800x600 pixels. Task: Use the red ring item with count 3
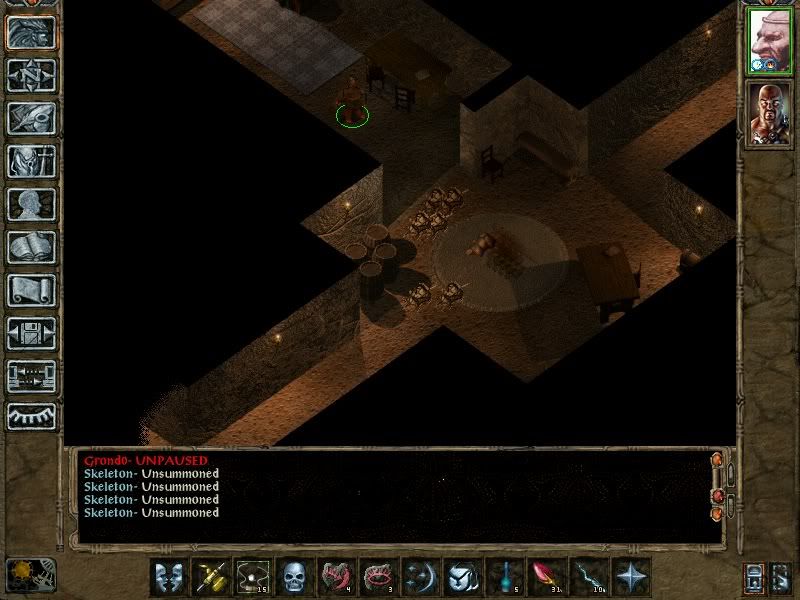coord(378,577)
